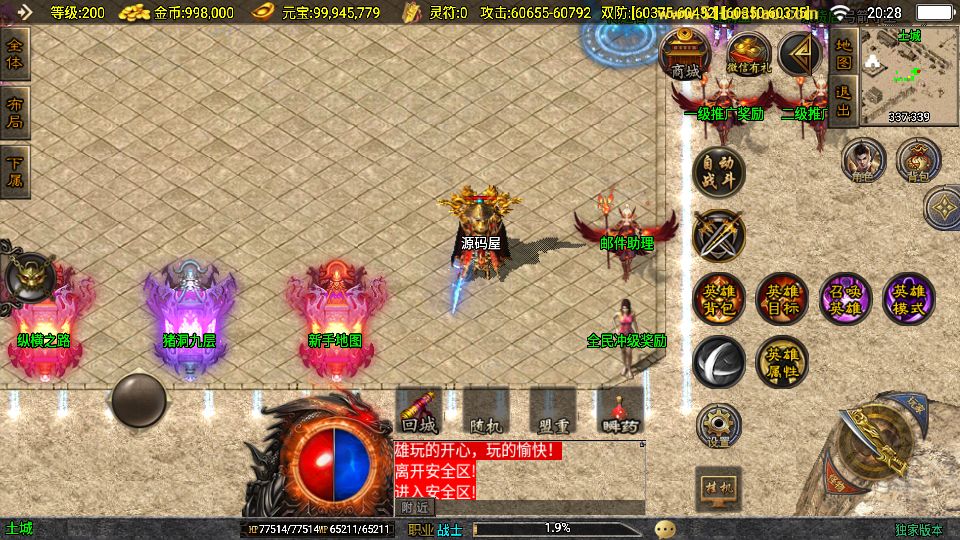Activate 召唤英雄 summon hero
The image size is (960, 540).
845,298
